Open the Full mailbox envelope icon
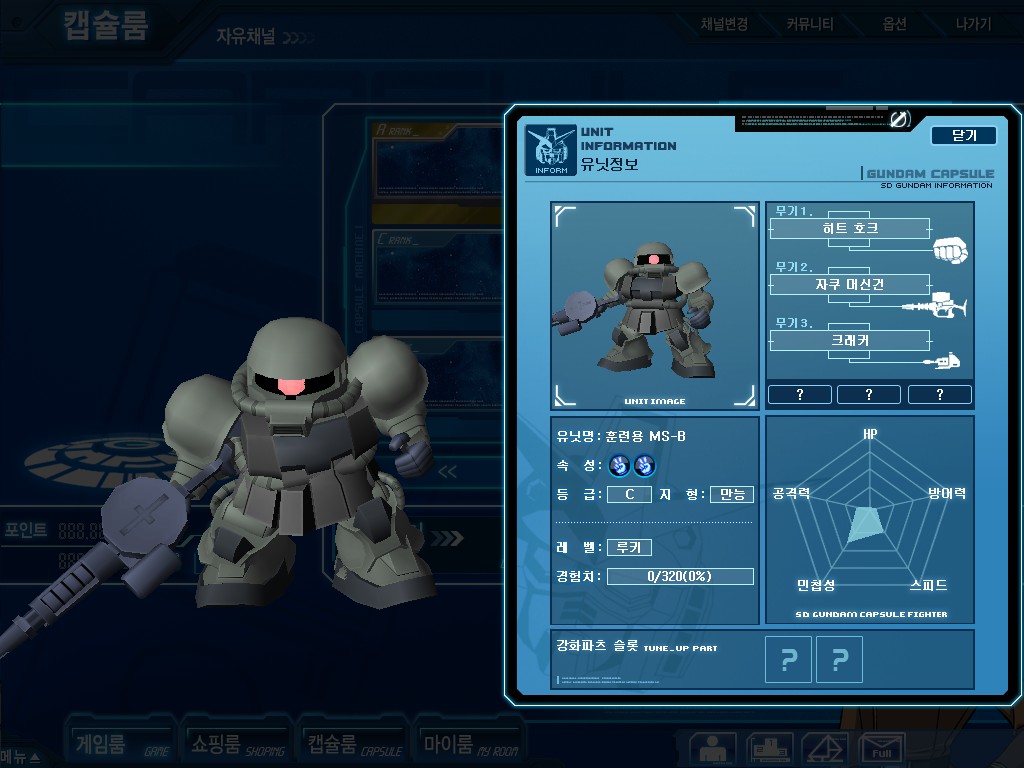This screenshot has width=1024, height=768. tap(882, 748)
